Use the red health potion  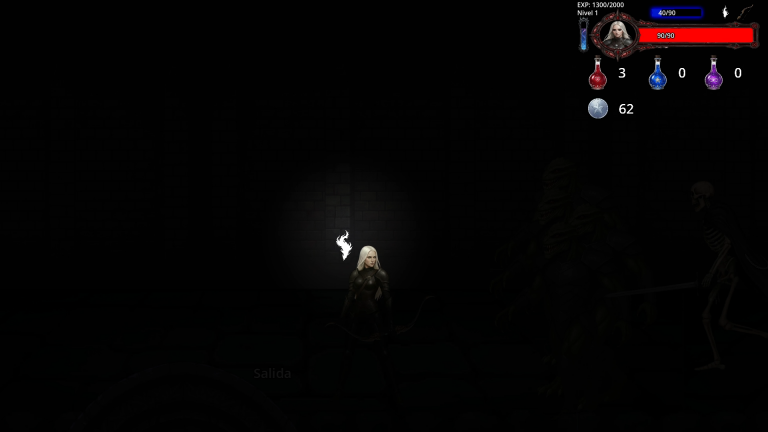(x=598, y=74)
